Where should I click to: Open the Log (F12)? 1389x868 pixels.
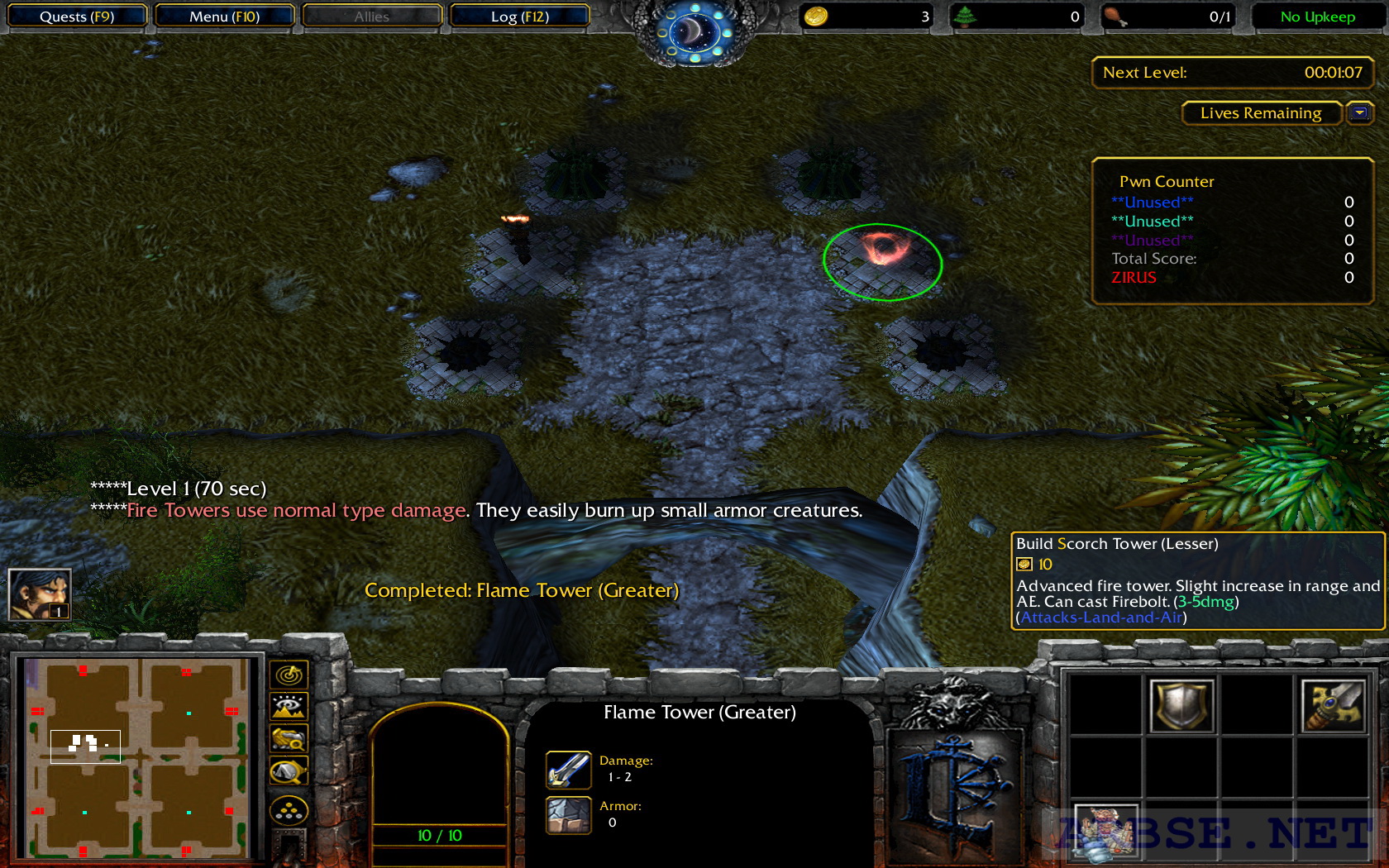pos(520,16)
